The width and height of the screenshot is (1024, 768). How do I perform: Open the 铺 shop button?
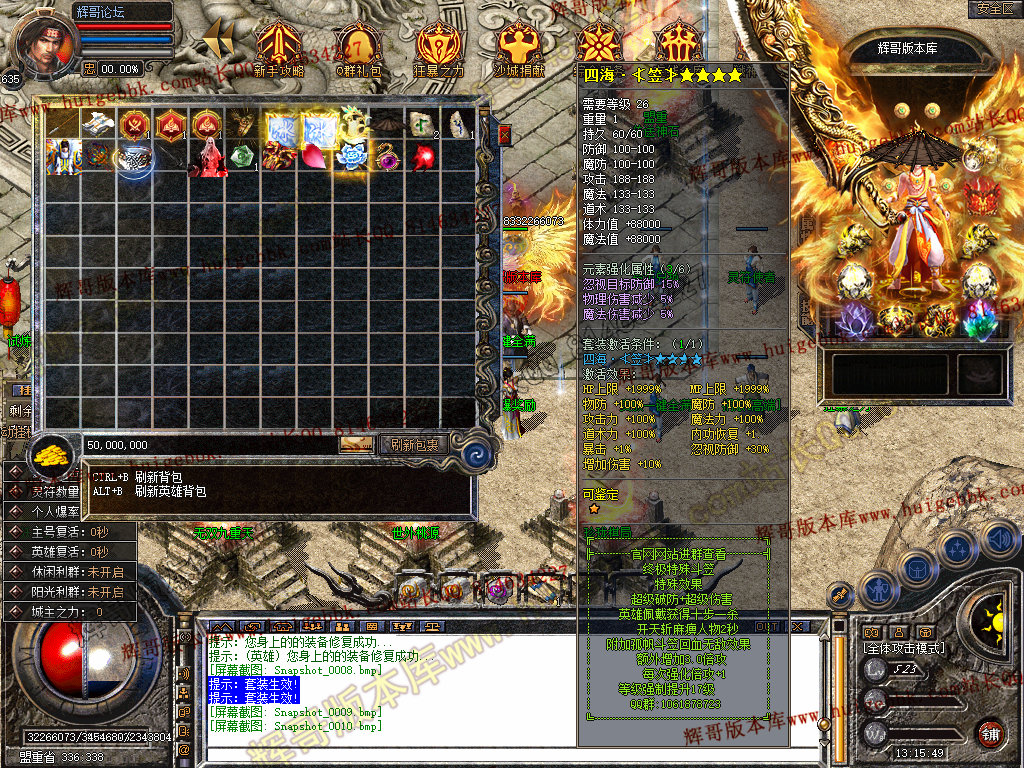[990, 732]
